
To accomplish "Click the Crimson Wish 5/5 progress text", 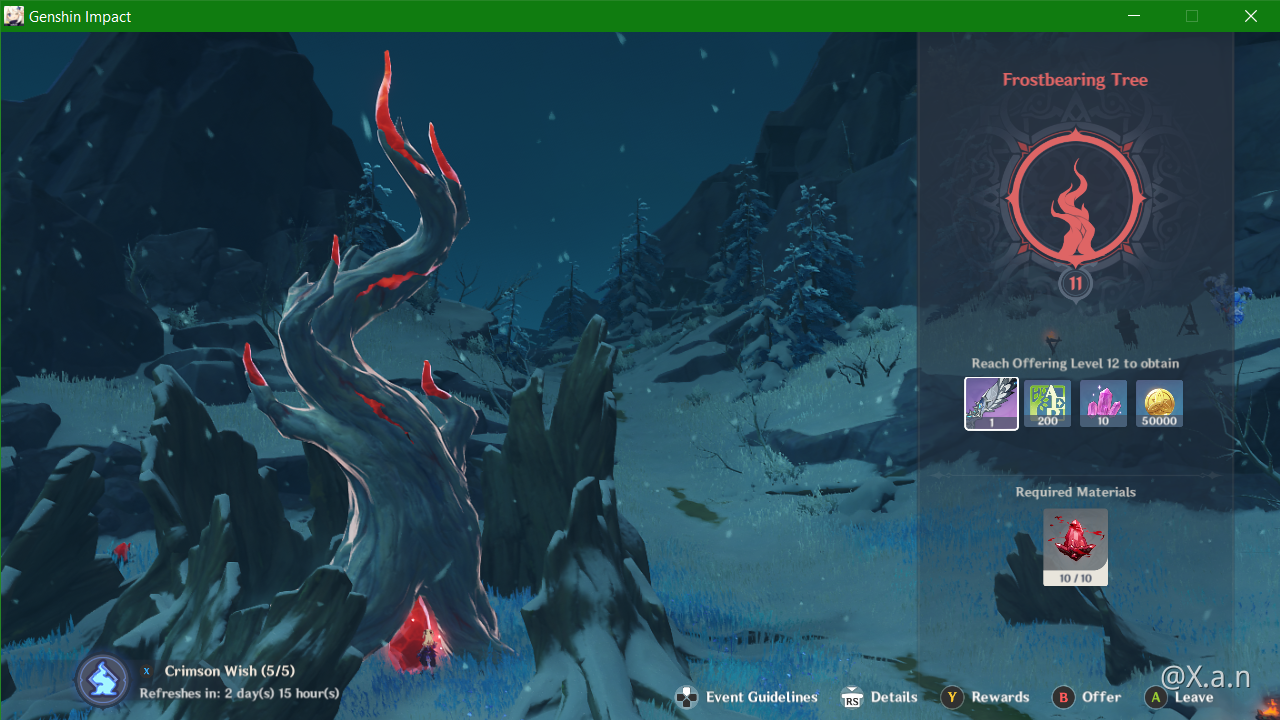I will click(x=241, y=671).
